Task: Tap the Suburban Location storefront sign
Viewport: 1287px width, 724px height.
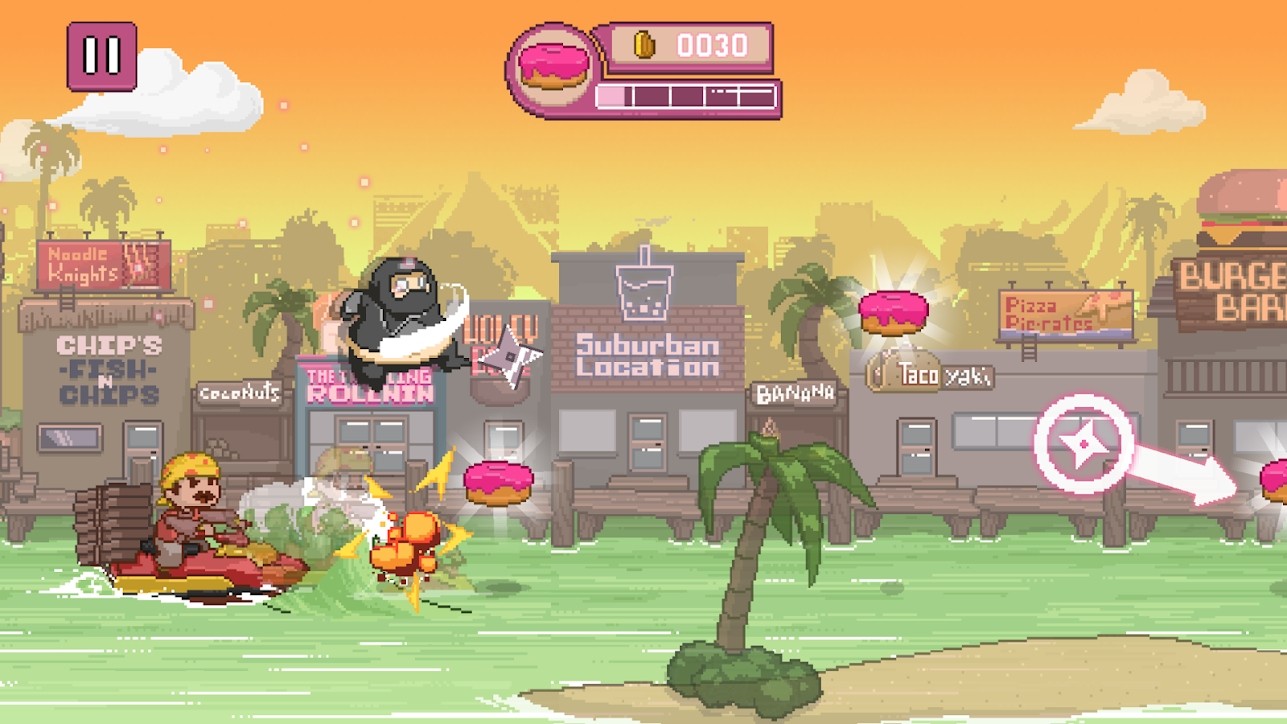Action: point(646,357)
